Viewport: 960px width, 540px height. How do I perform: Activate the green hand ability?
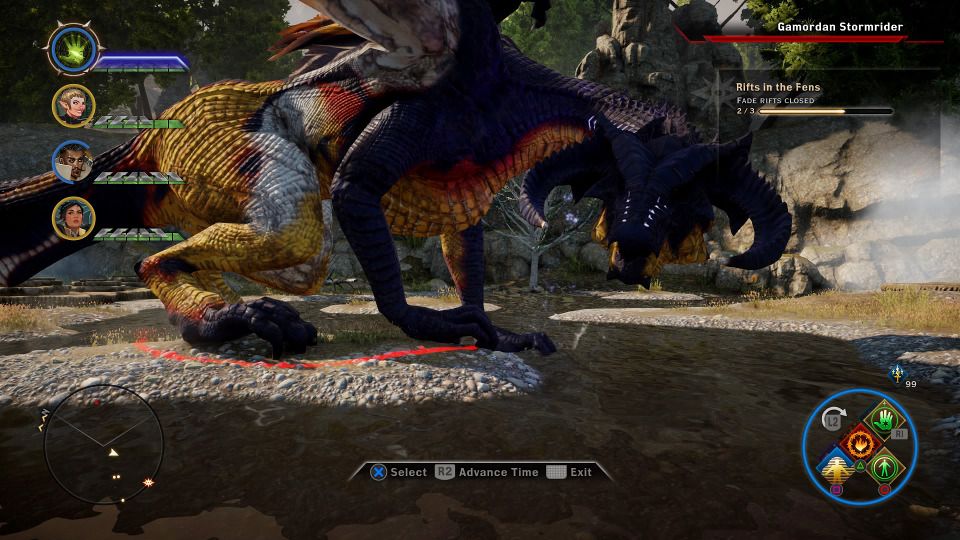click(x=883, y=419)
